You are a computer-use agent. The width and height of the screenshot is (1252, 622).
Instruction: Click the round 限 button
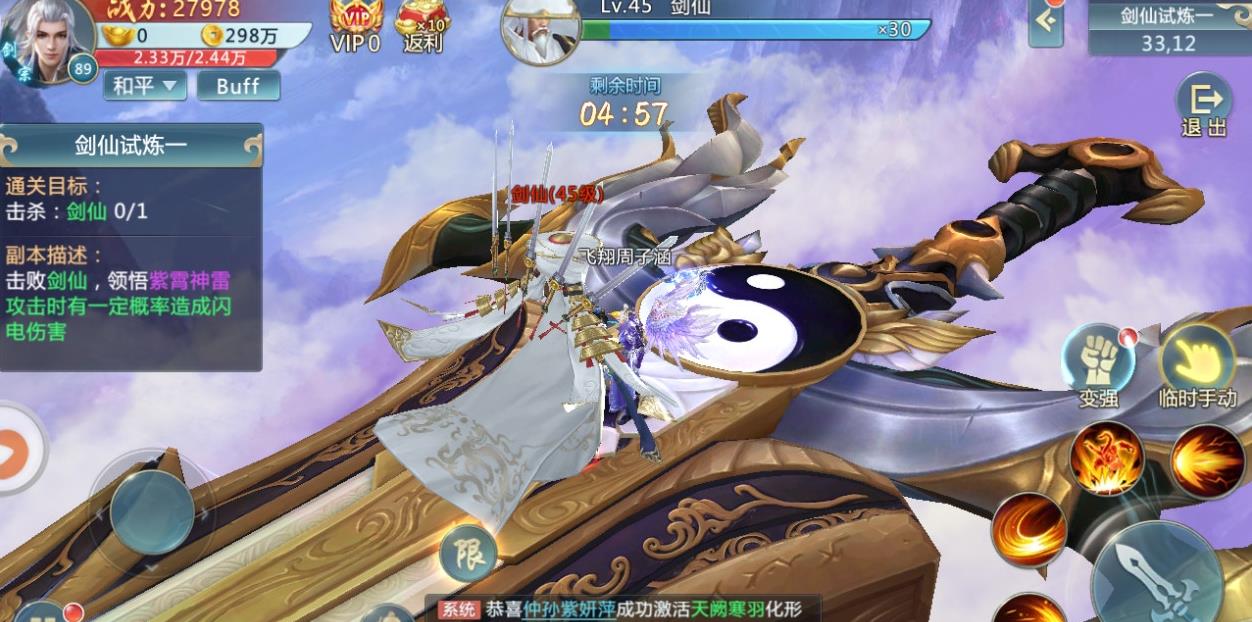[x=468, y=553]
